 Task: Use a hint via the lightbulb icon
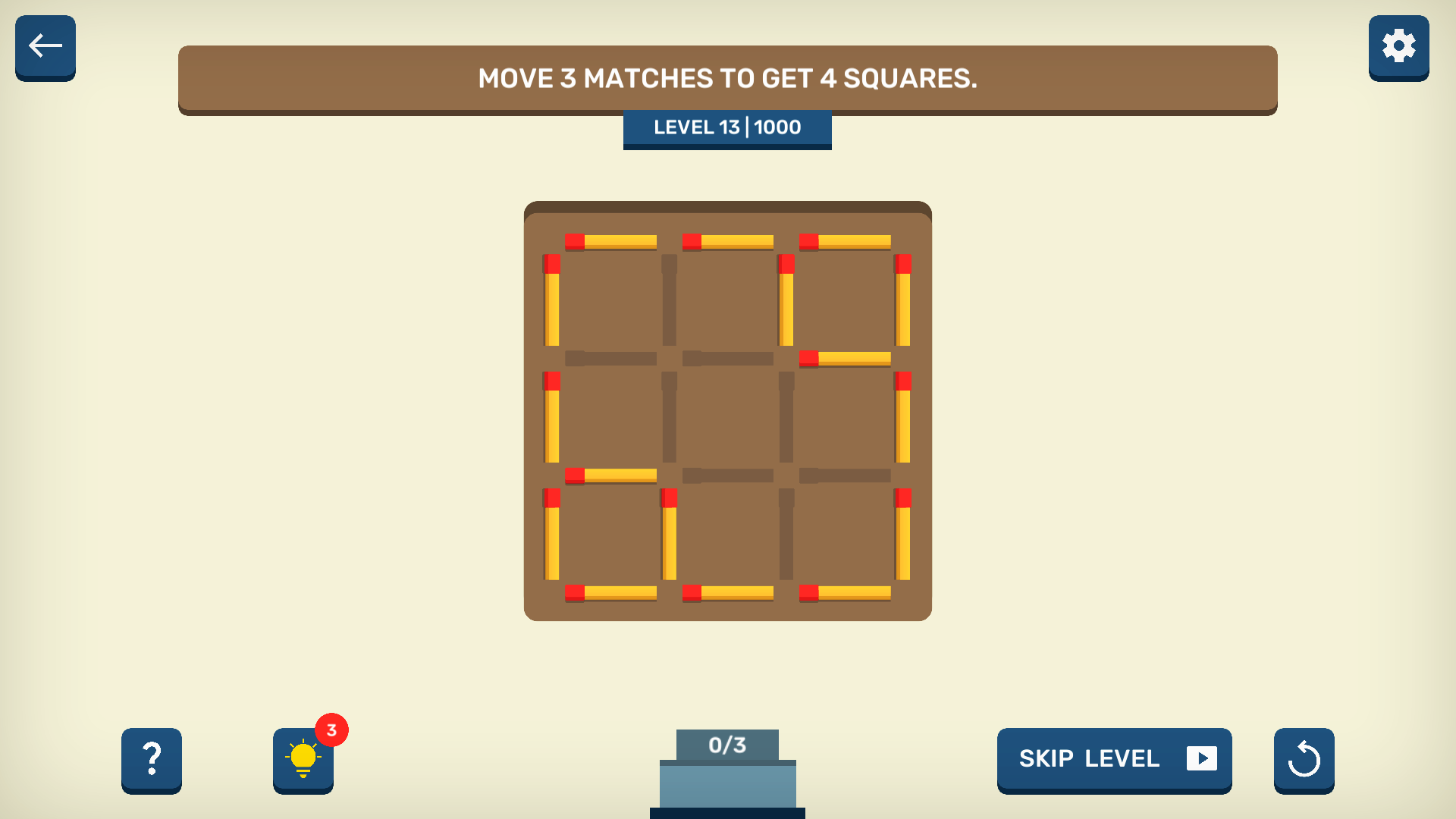coord(303,761)
